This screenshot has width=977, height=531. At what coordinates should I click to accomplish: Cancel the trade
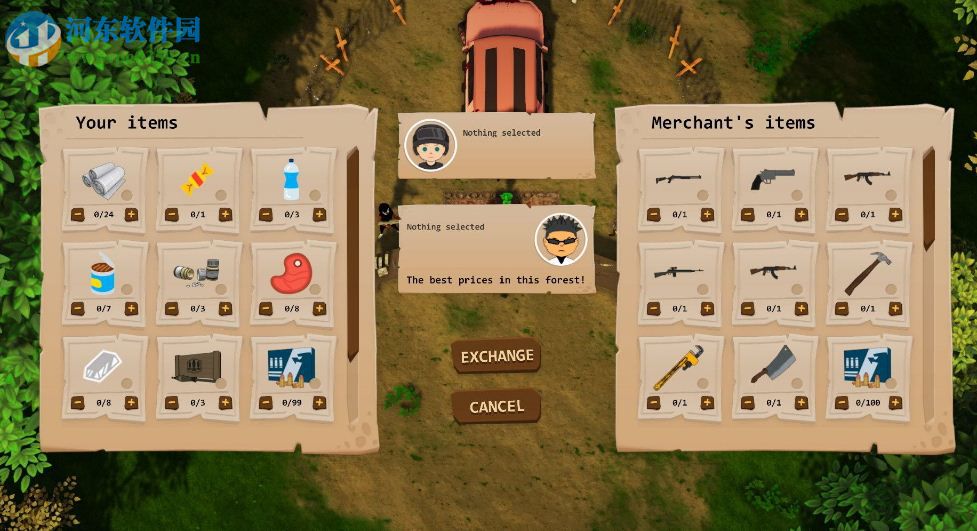pyautogui.click(x=496, y=406)
